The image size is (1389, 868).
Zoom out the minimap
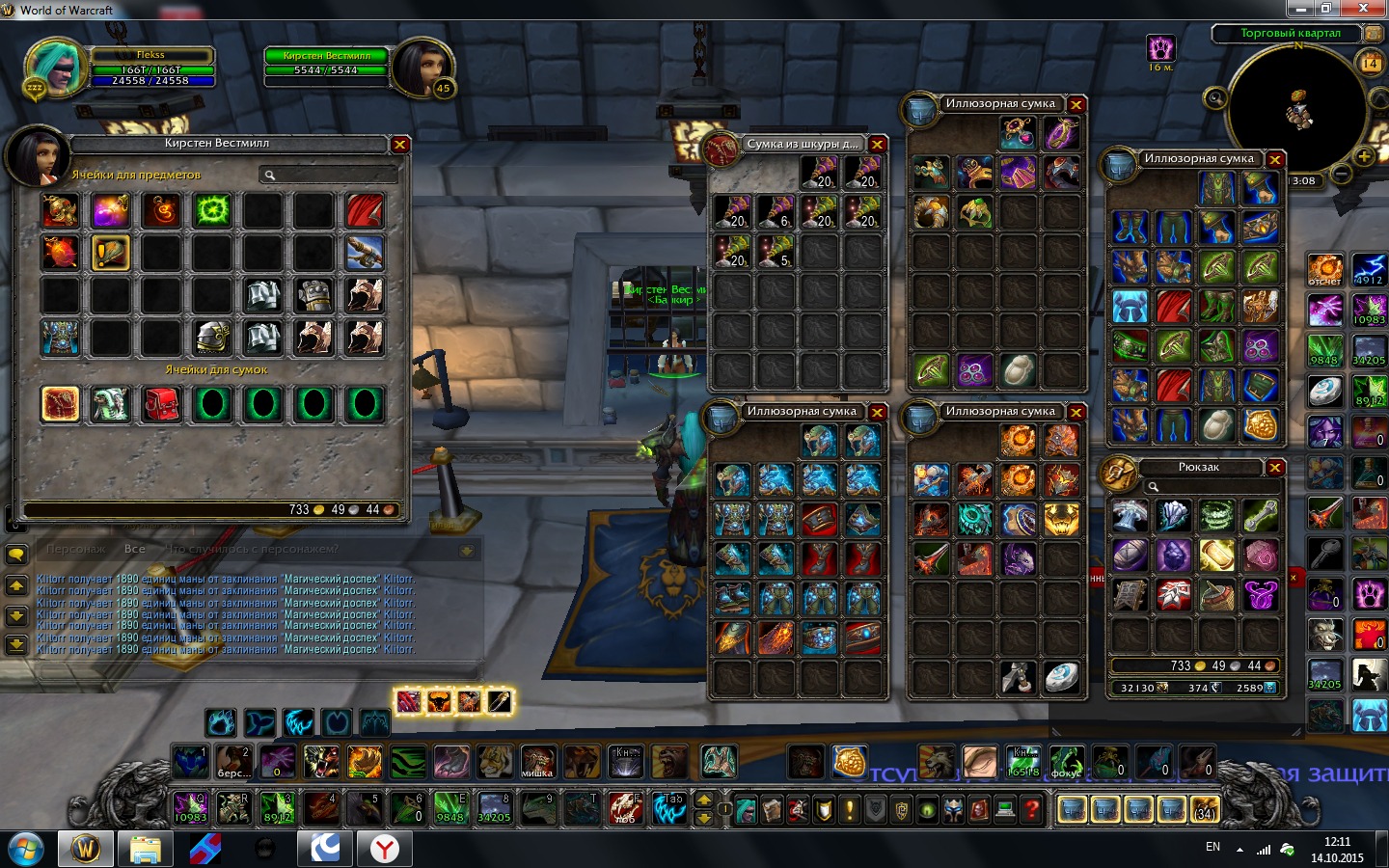coord(1341,175)
